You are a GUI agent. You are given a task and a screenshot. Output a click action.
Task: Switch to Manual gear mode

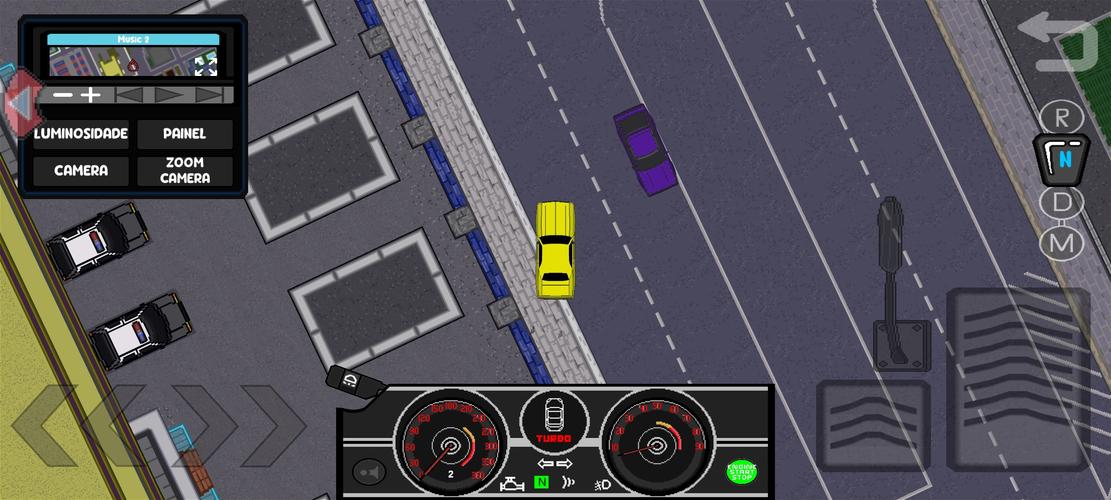[1061, 243]
